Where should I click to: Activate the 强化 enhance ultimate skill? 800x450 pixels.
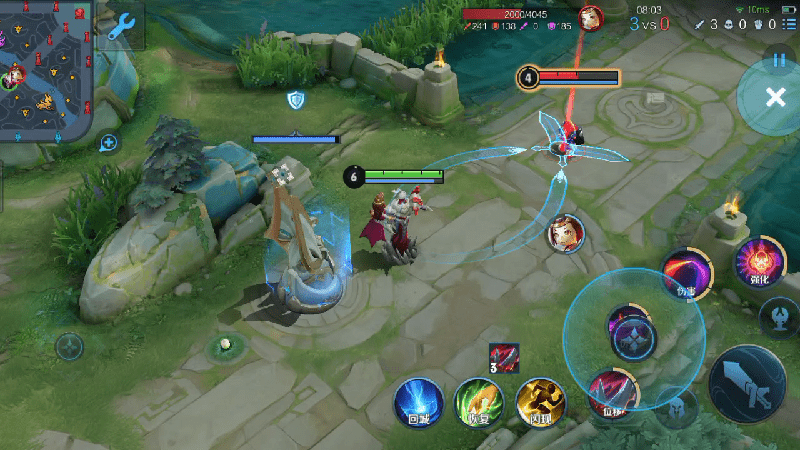point(757,262)
